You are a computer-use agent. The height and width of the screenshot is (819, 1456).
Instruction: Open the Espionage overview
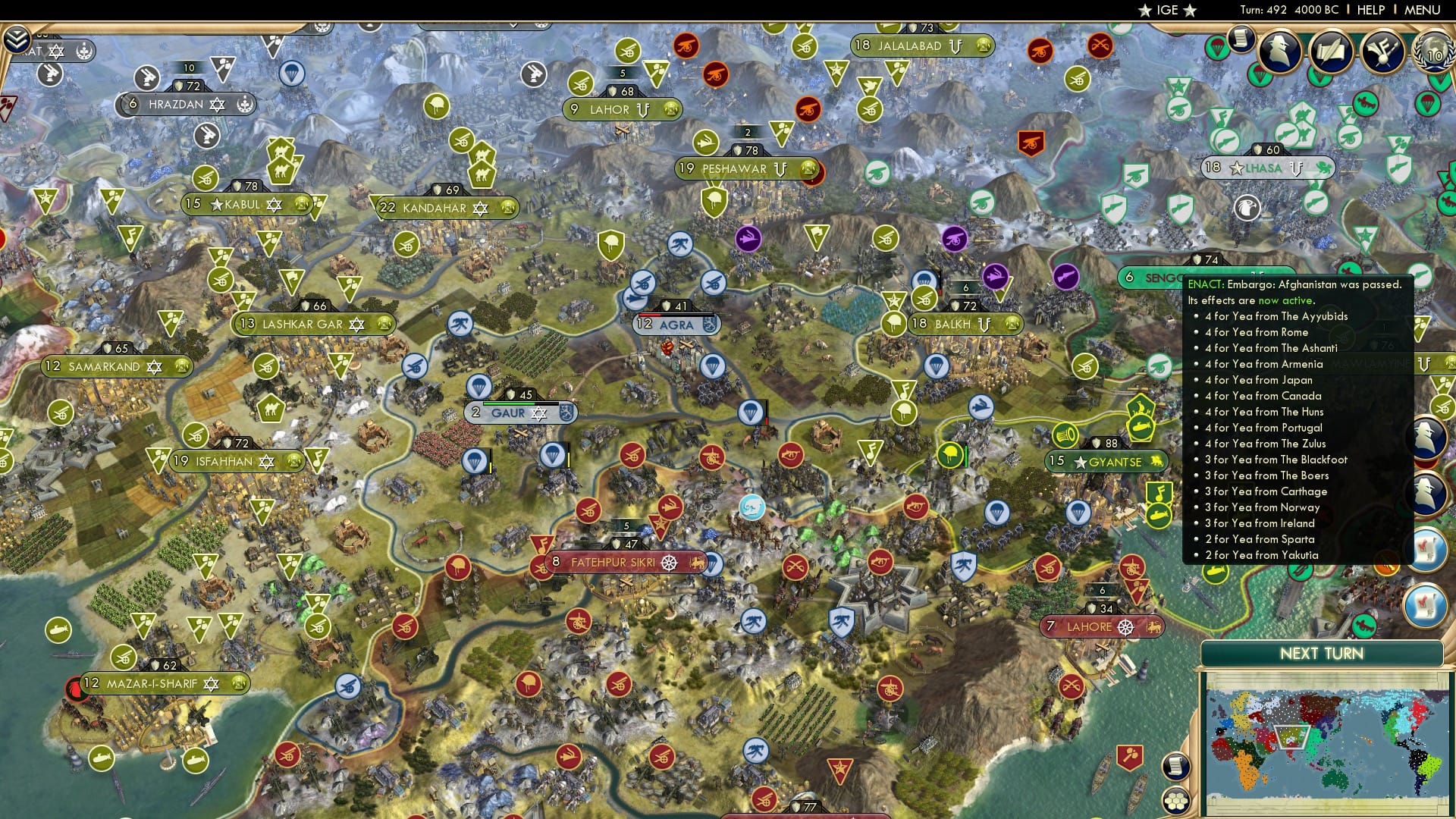[x=1281, y=52]
